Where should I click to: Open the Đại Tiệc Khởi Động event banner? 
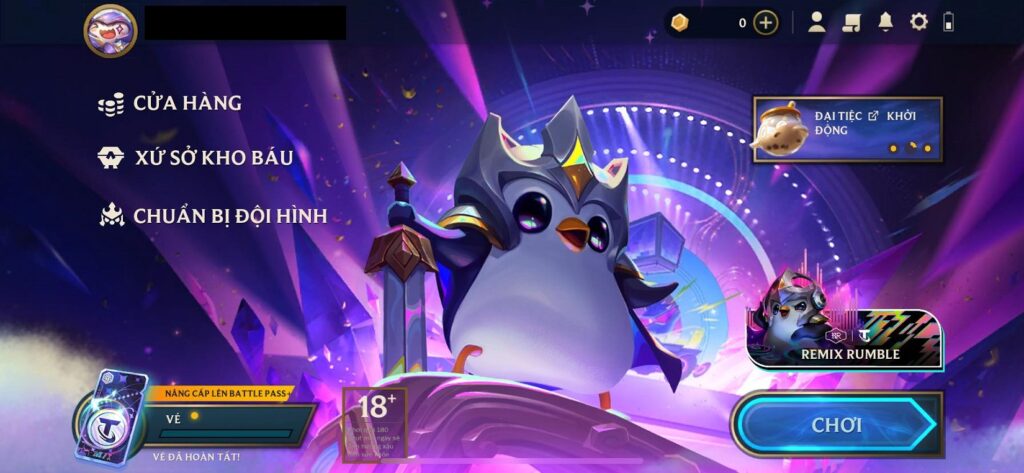point(848,129)
